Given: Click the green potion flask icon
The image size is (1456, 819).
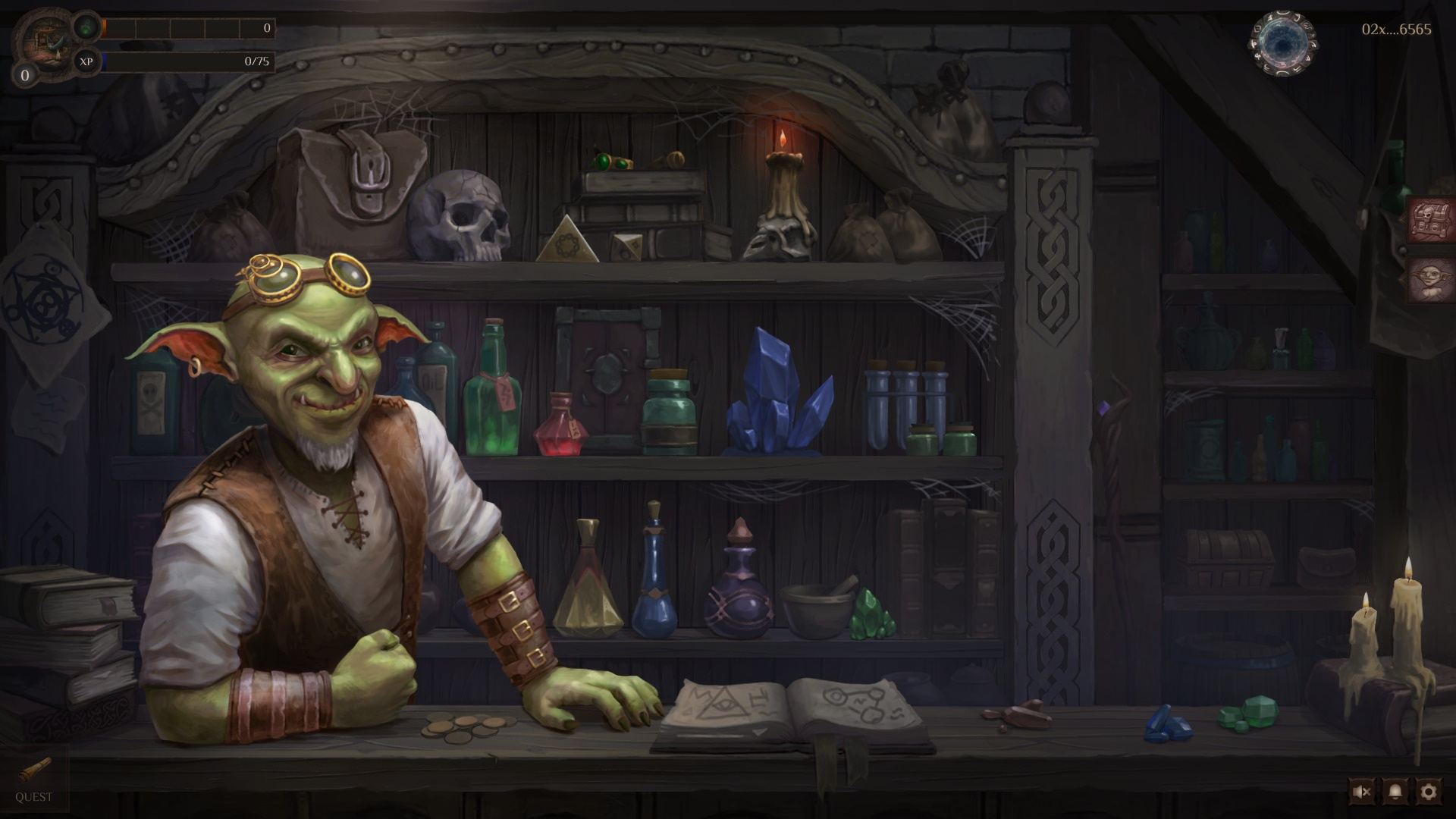Looking at the screenshot, I should [x=87, y=27].
